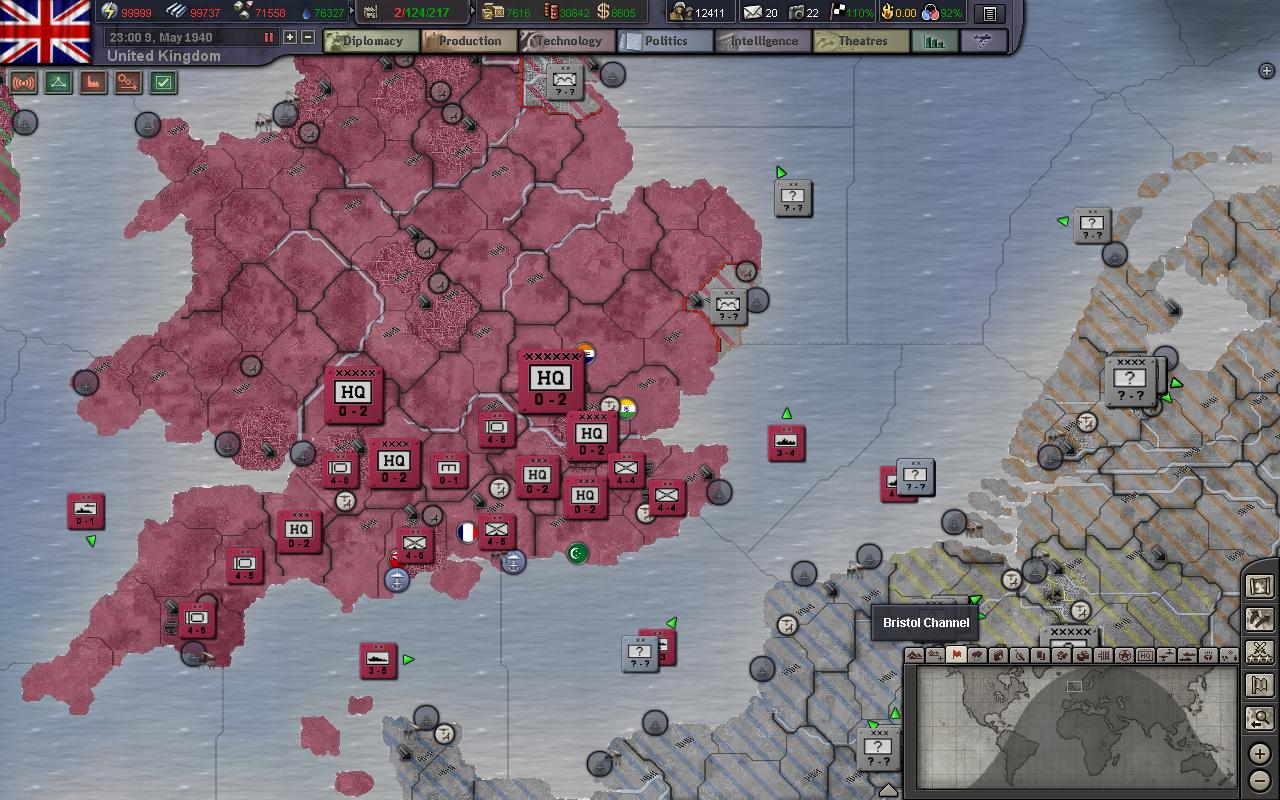Select the red flag political map mode
The image size is (1280, 800).
956,655
